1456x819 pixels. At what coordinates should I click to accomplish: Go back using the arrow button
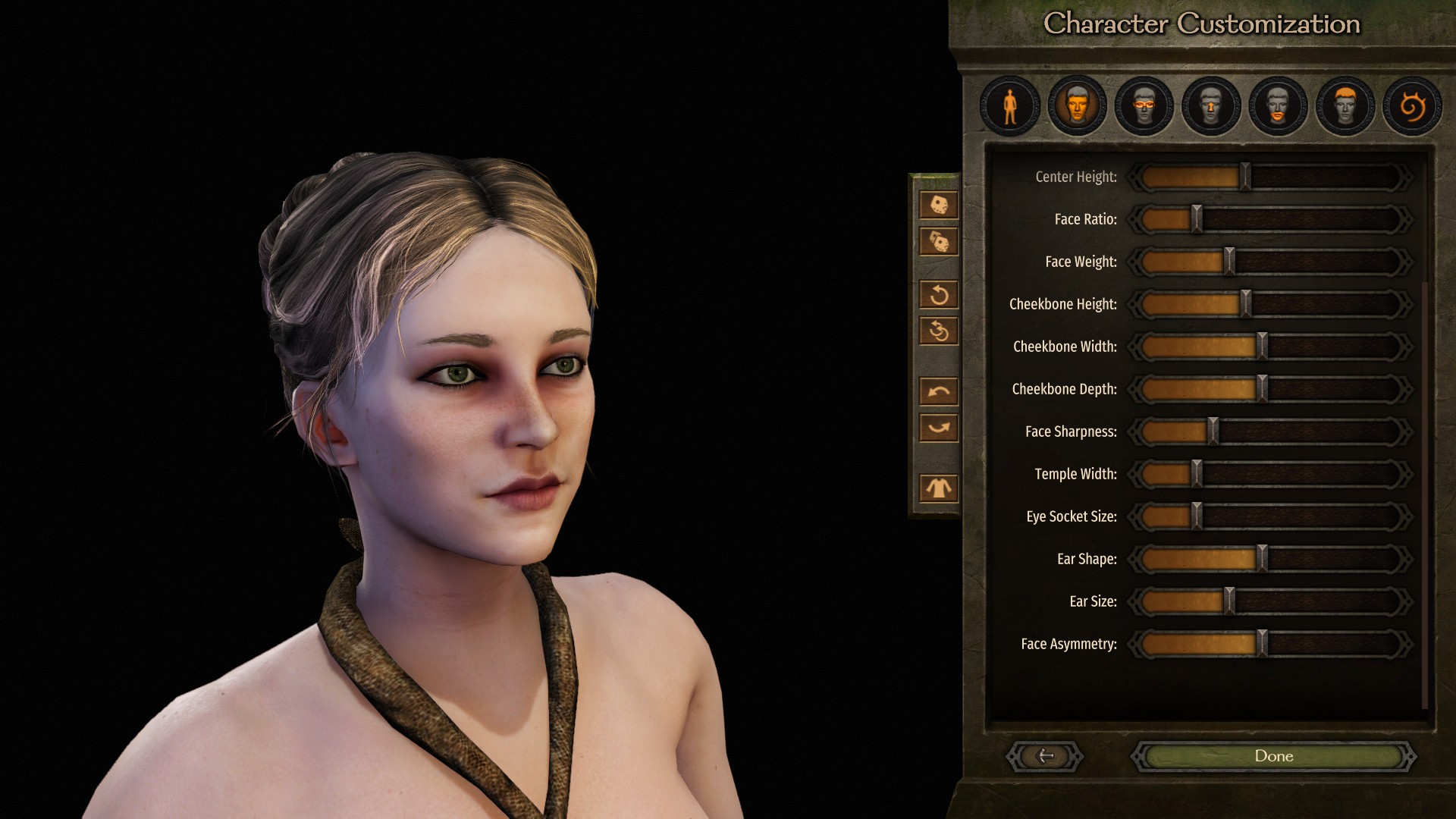[x=1045, y=756]
